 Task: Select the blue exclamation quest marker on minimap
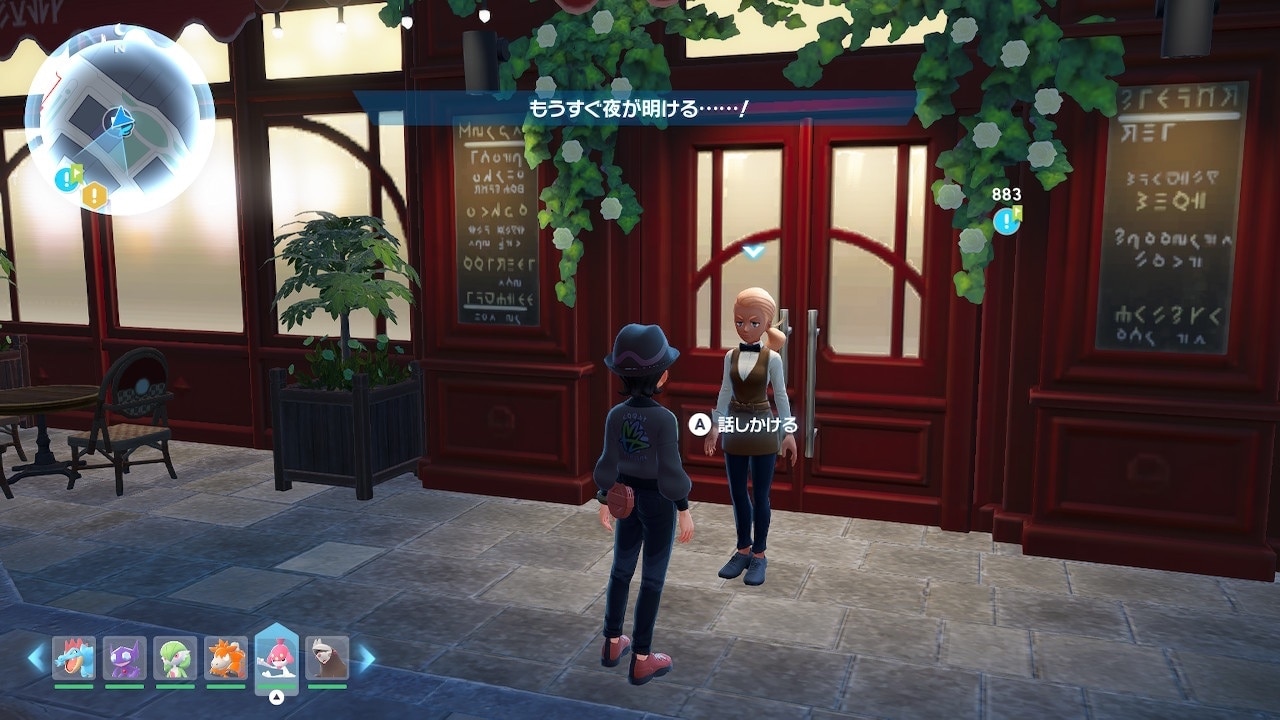69,178
